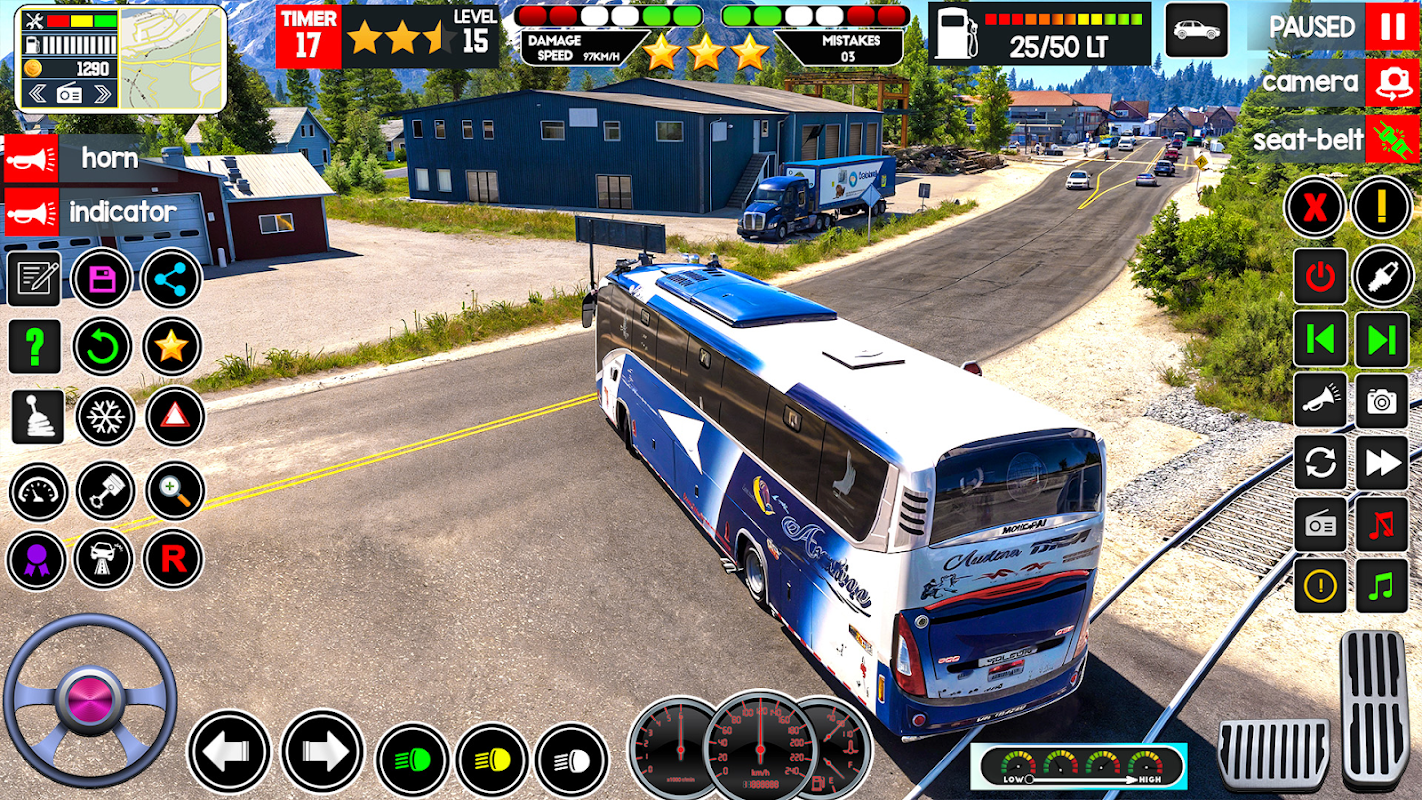1422x800 pixels.
Task: Click the red power button icon
Action: (x=1320, y=277)
